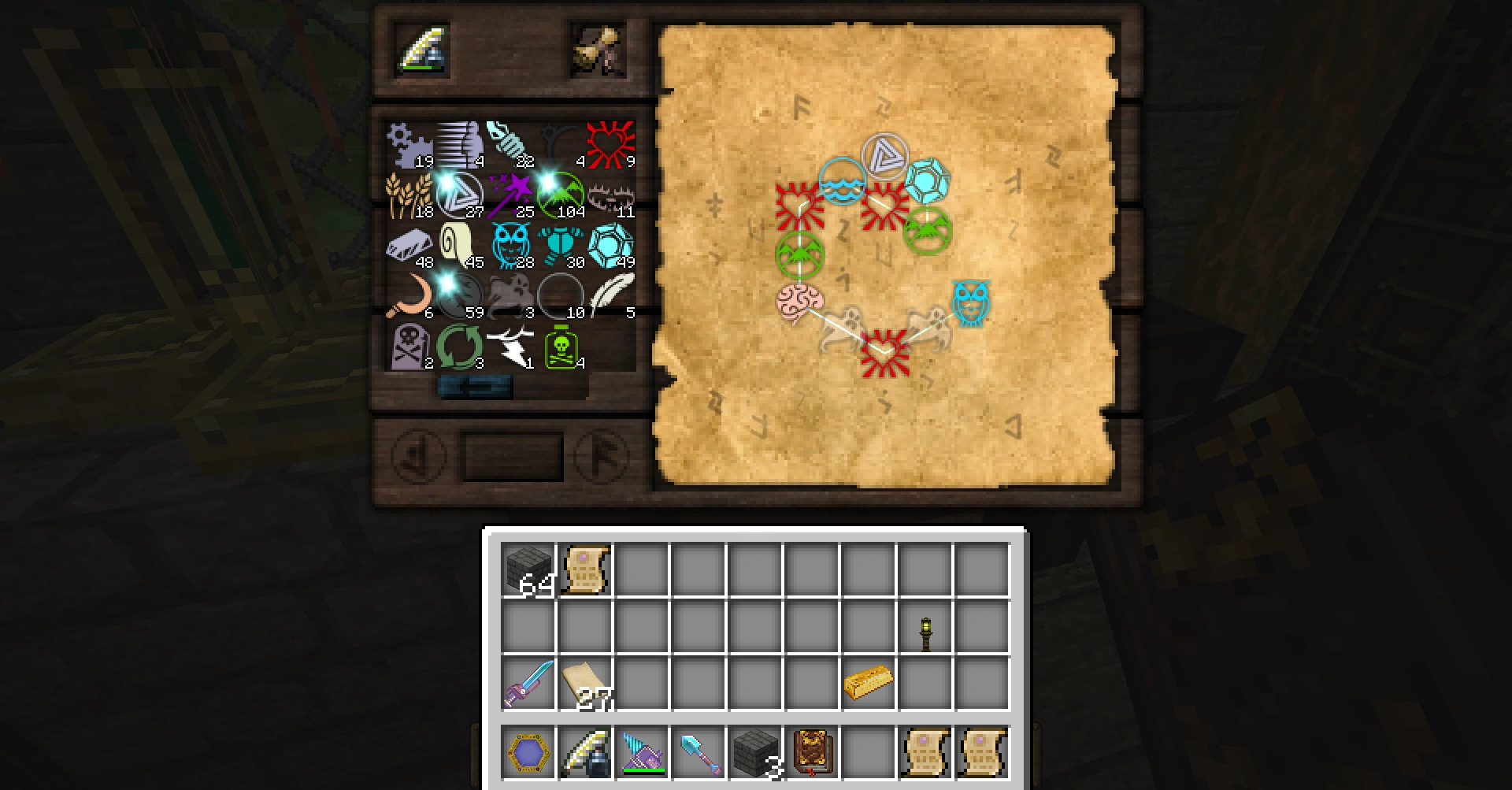Select the stack of 64 stone bricks
This screenshot has height=790, width=1512.
[x=529, y=569]
